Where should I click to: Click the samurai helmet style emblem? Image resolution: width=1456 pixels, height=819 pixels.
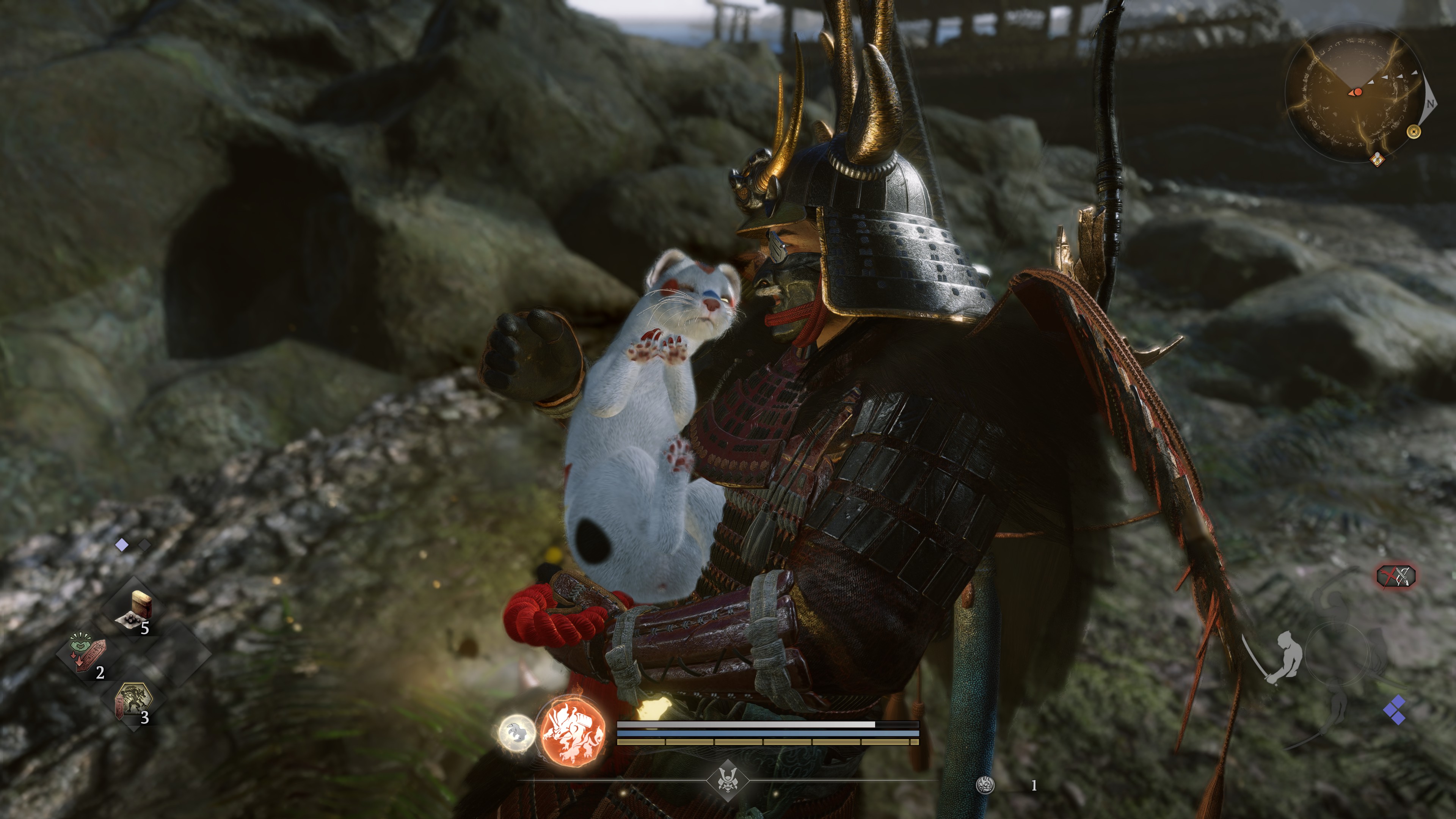point(728,781)
